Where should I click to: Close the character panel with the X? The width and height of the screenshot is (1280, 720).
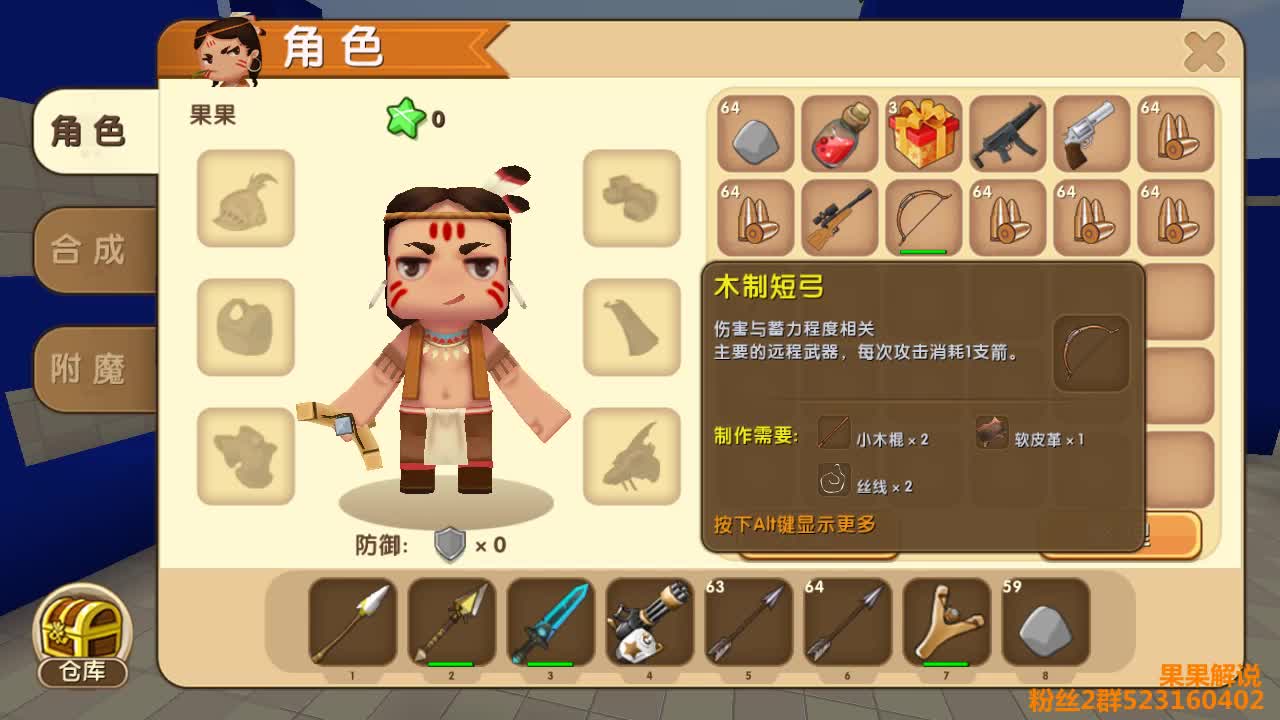[1204, 52]
